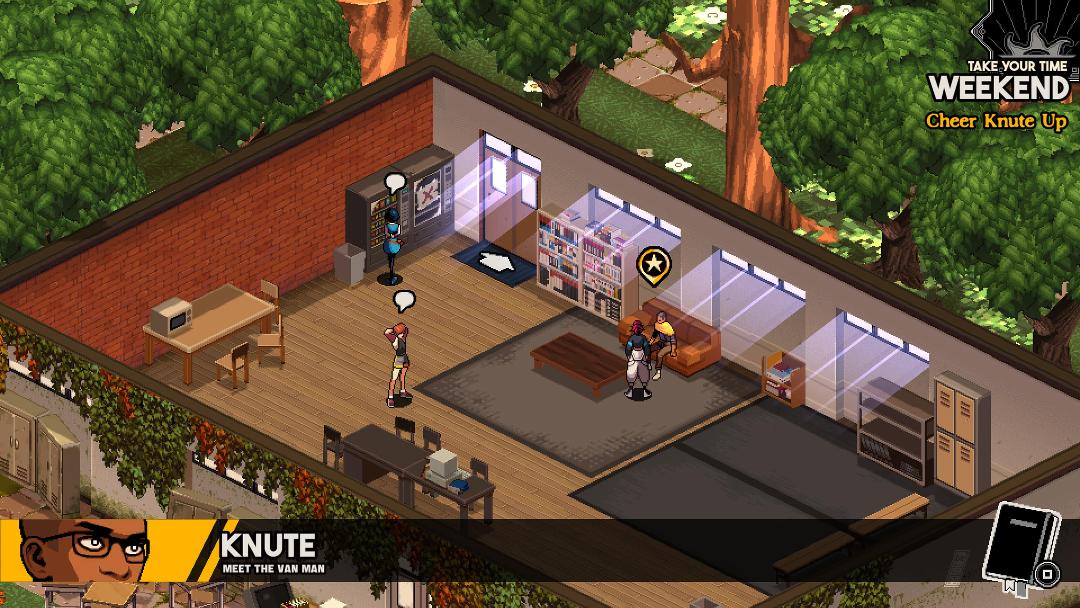This screenshot has height=608, width=1080.
Task: Select the speech bubble above the red-haired girl
Action: click(404, 300)
